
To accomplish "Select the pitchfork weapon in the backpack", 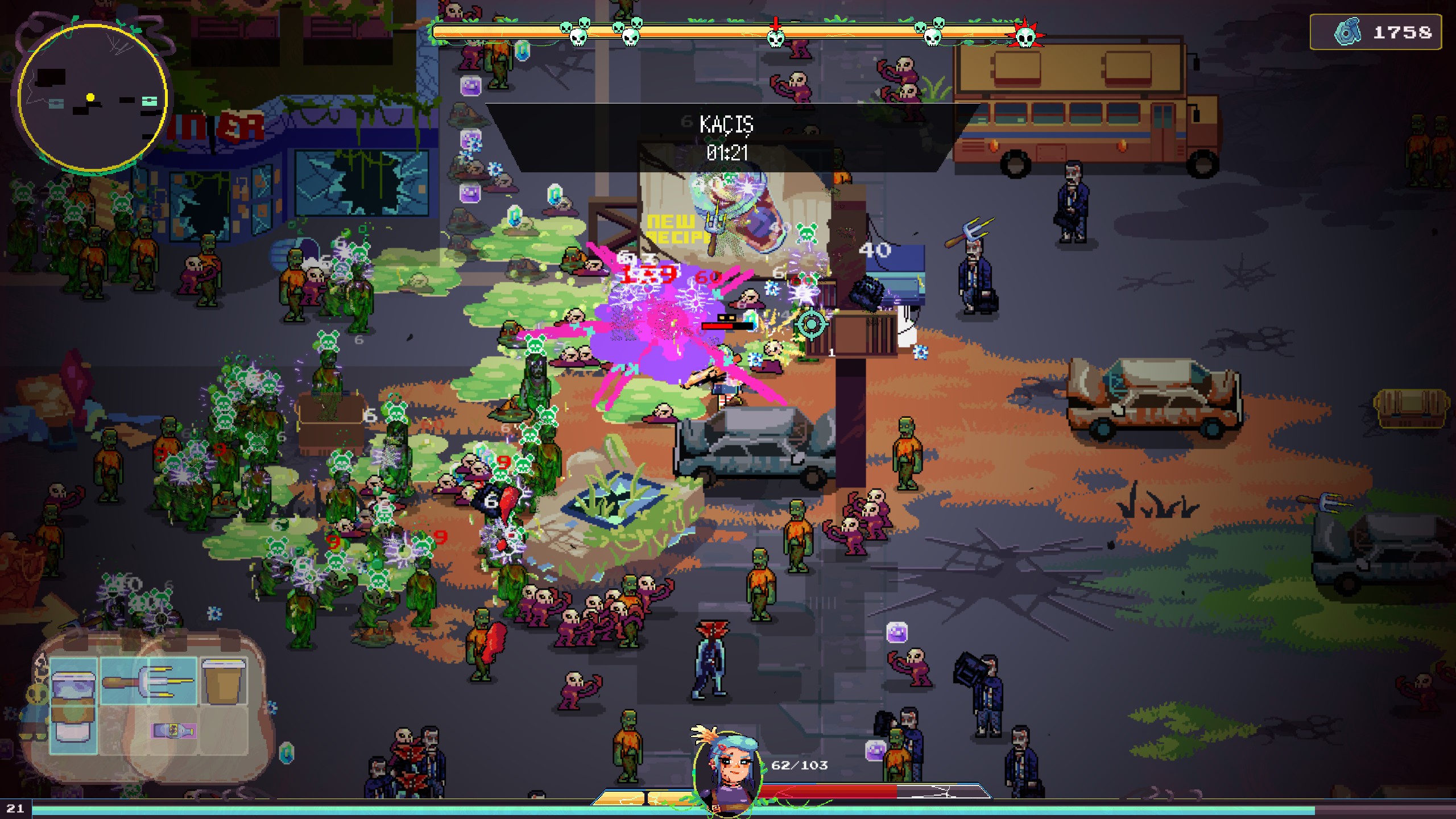I will [x=148, y=681].
